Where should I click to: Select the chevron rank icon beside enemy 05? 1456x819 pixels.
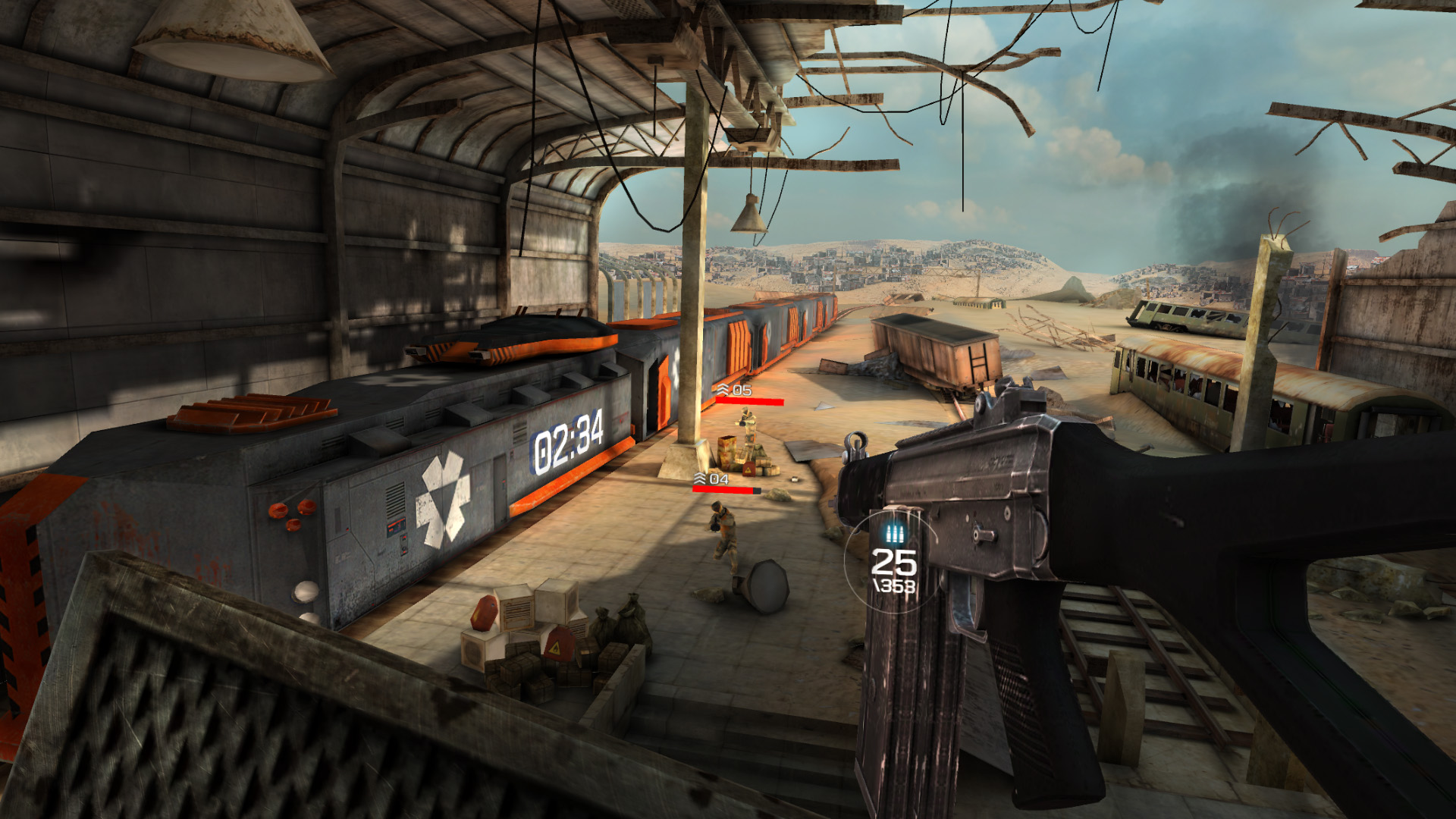[721, 389]
